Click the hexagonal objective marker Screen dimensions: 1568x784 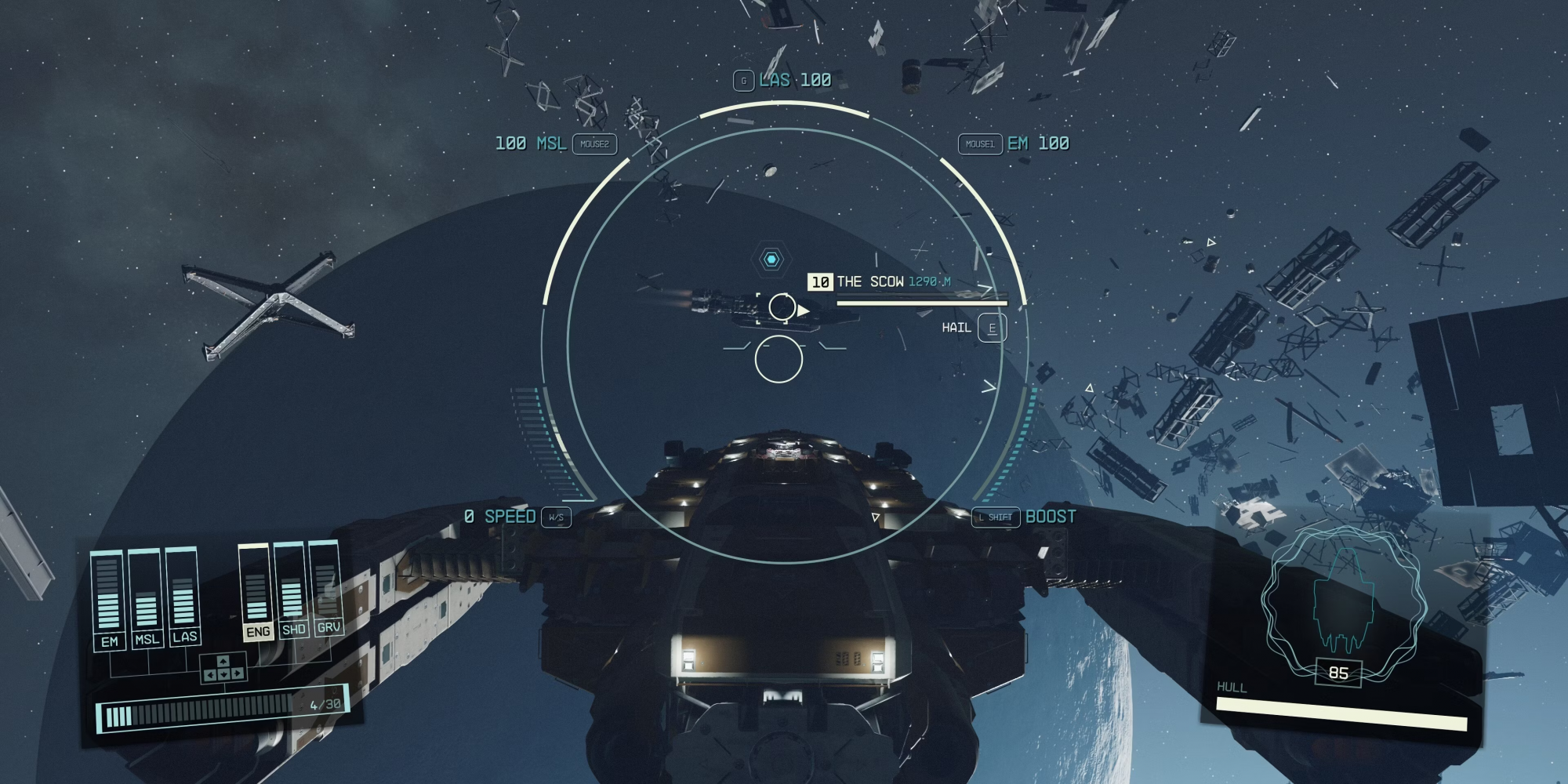(771, 260)
